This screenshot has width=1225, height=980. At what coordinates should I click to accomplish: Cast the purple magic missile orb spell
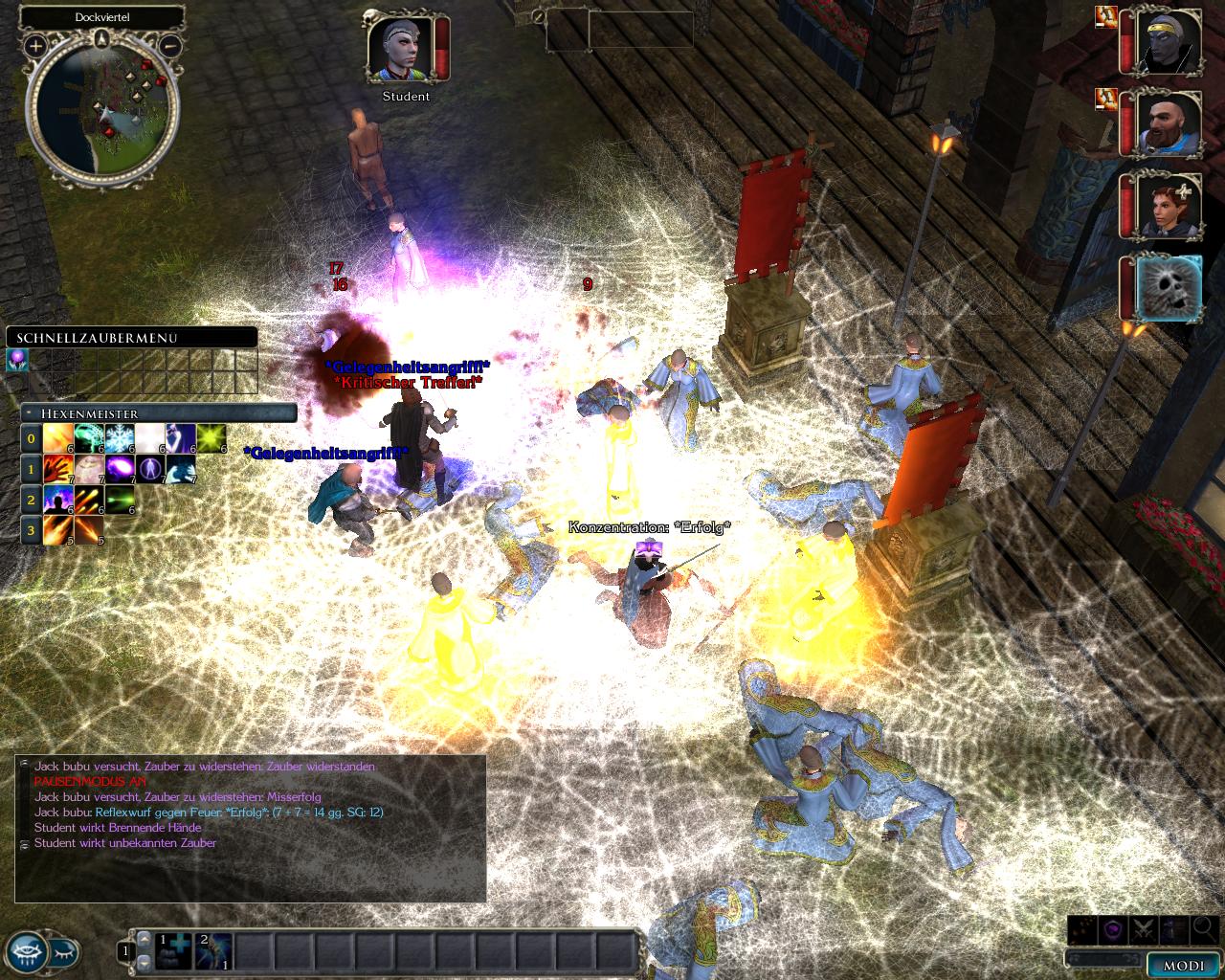click(x=119, y=469)
